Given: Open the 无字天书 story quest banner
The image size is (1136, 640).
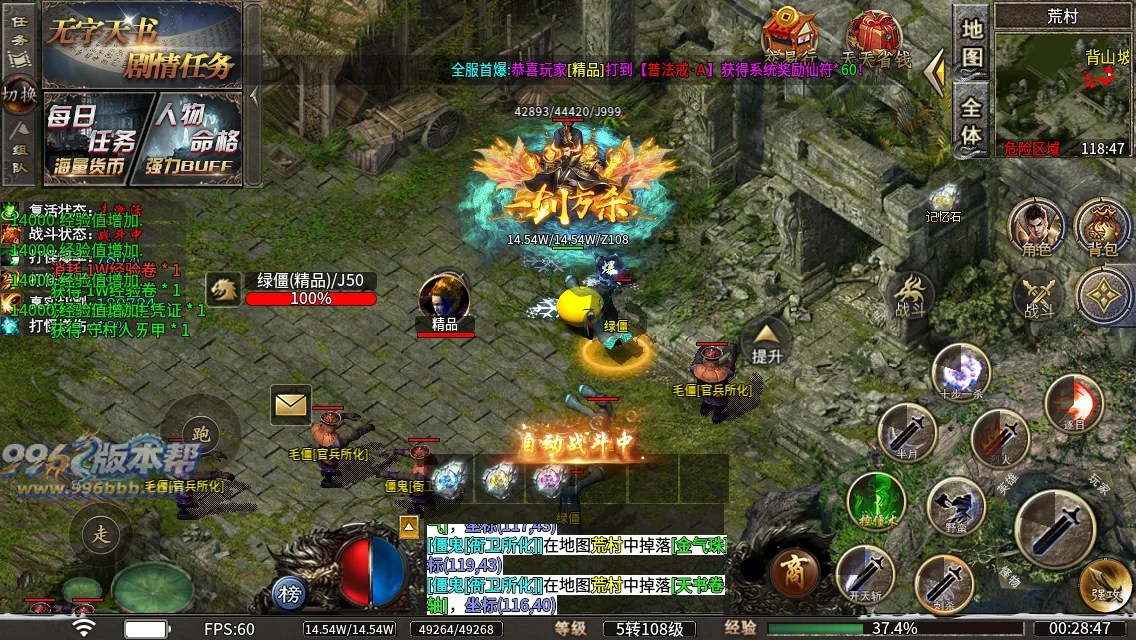Looking at the screenshot, I should pos(142,45).
